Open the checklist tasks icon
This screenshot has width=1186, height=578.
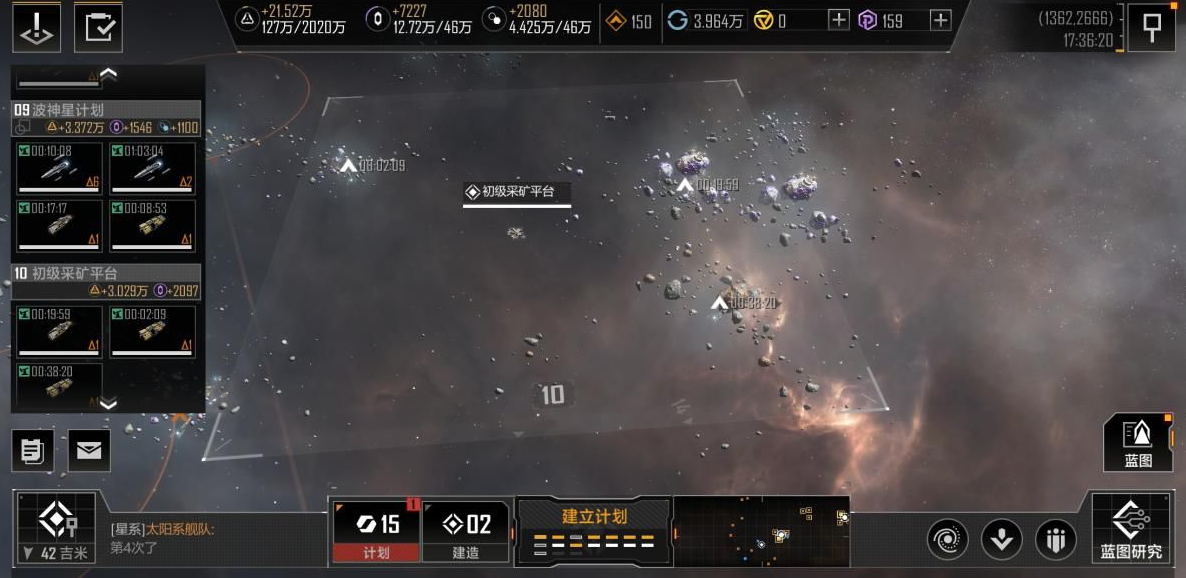(98, 27)
